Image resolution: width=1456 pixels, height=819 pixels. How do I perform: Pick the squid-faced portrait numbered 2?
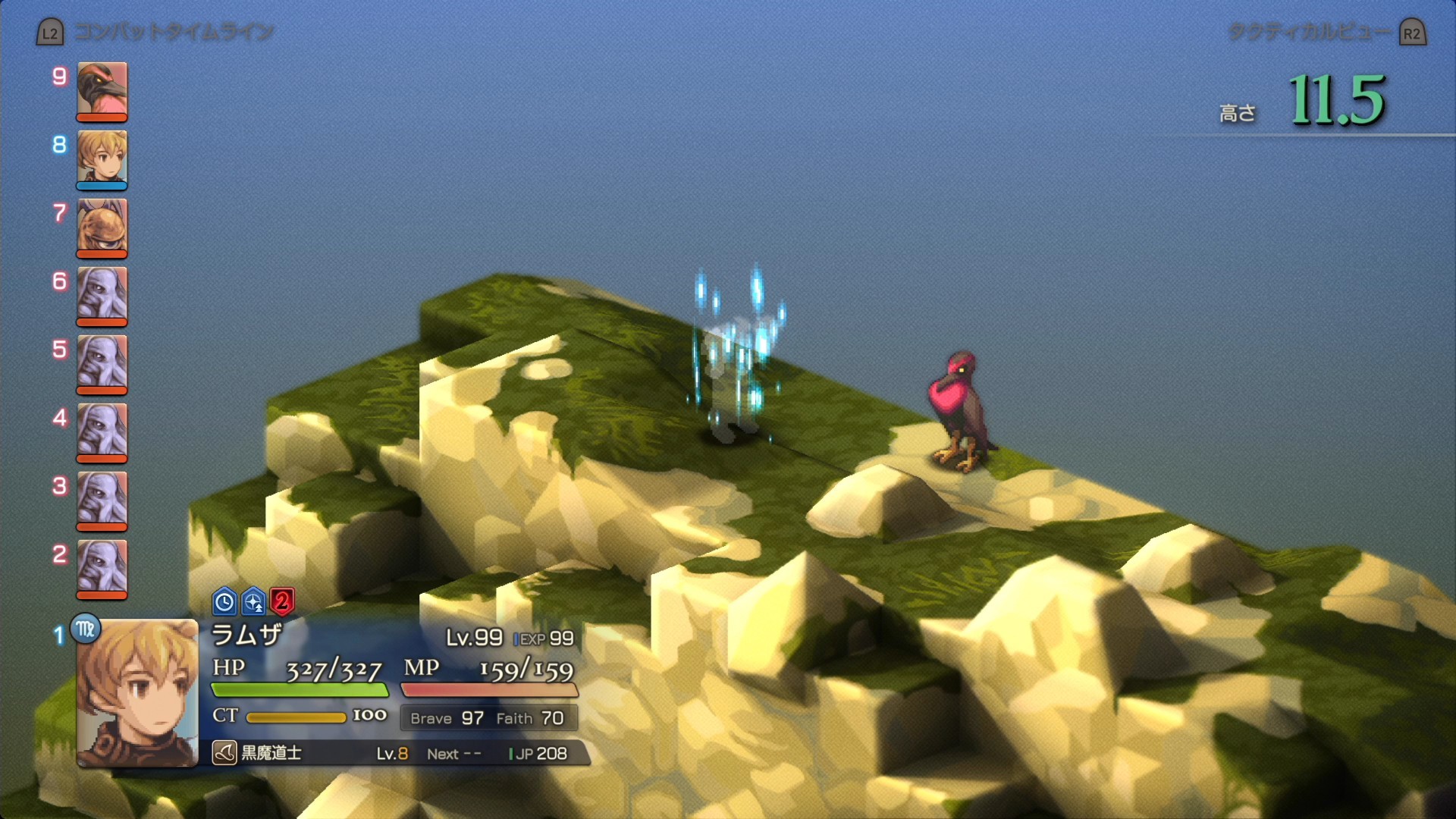coord(102,567)
